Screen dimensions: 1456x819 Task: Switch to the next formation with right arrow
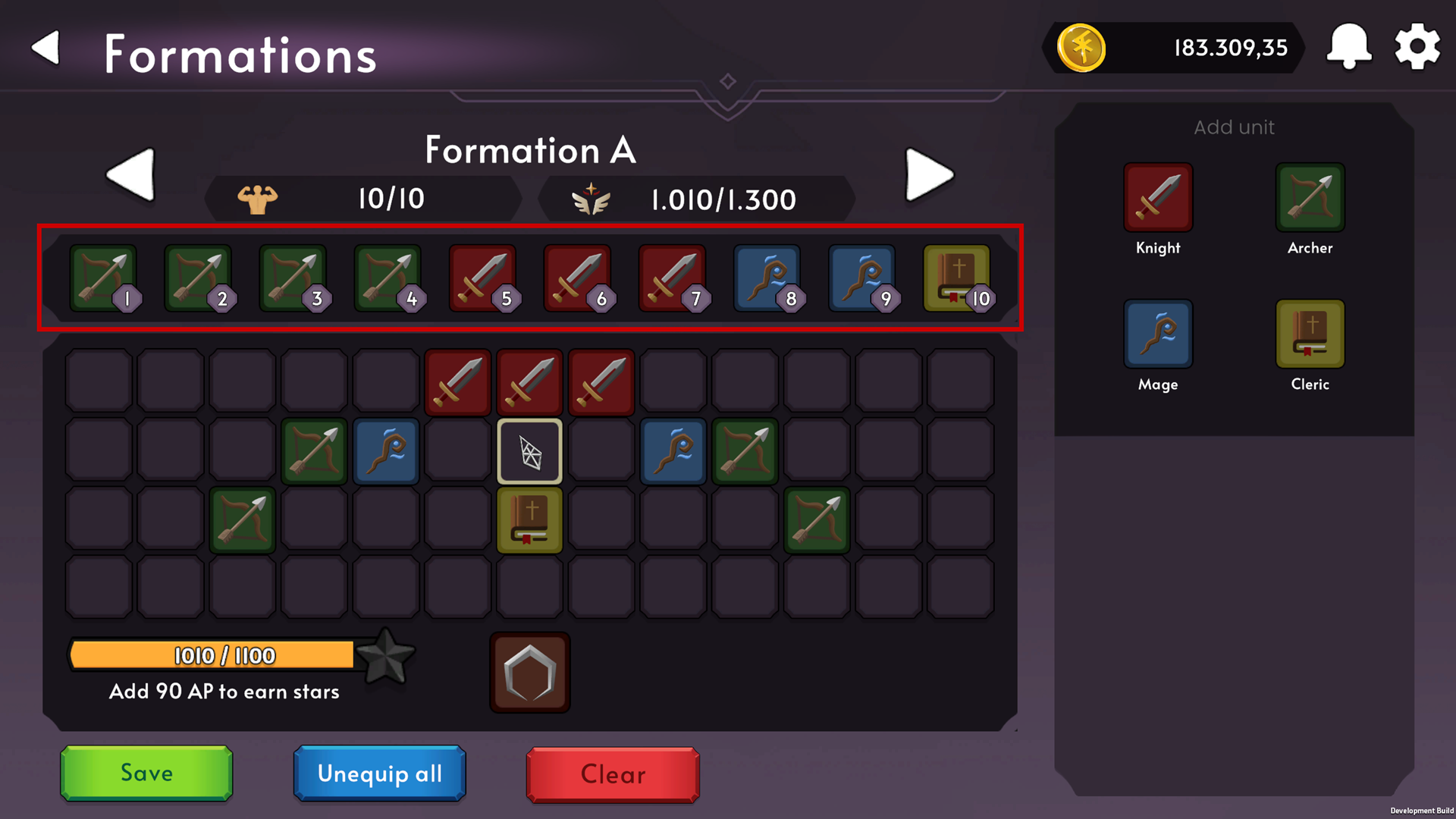coord(929,174)
